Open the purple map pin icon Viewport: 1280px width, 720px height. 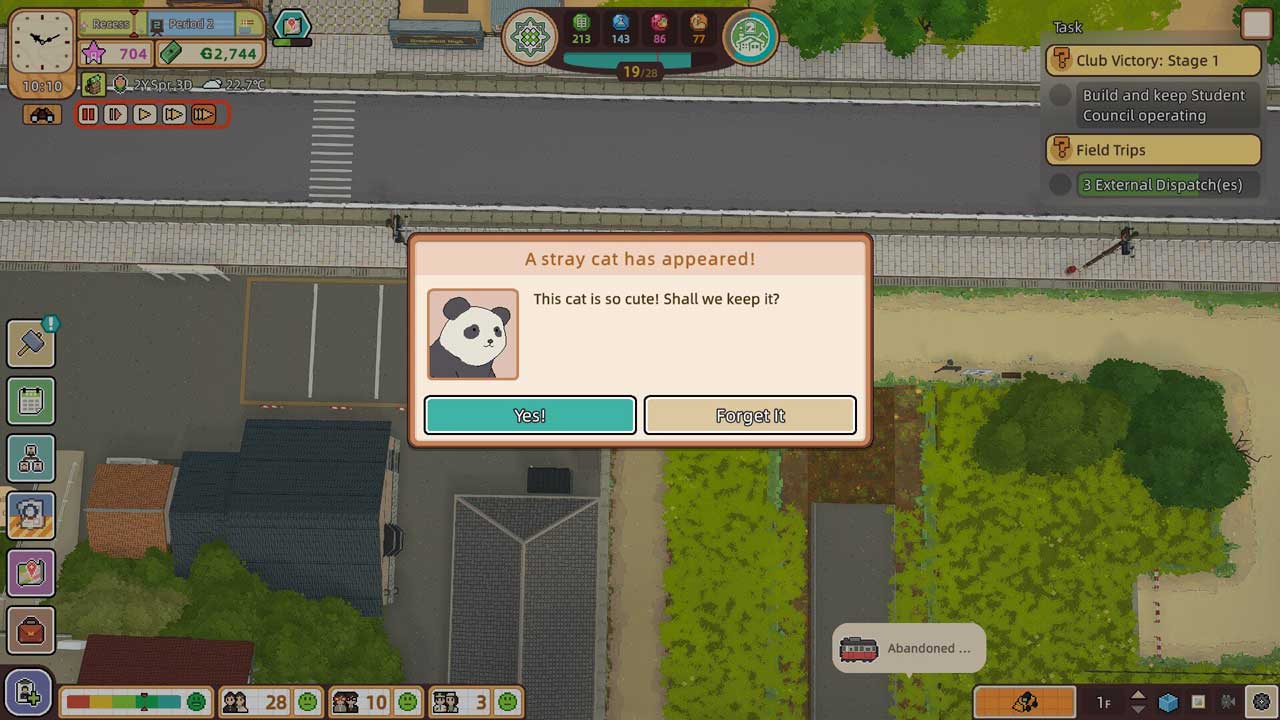pyautogui.click(x=31, y=573)
